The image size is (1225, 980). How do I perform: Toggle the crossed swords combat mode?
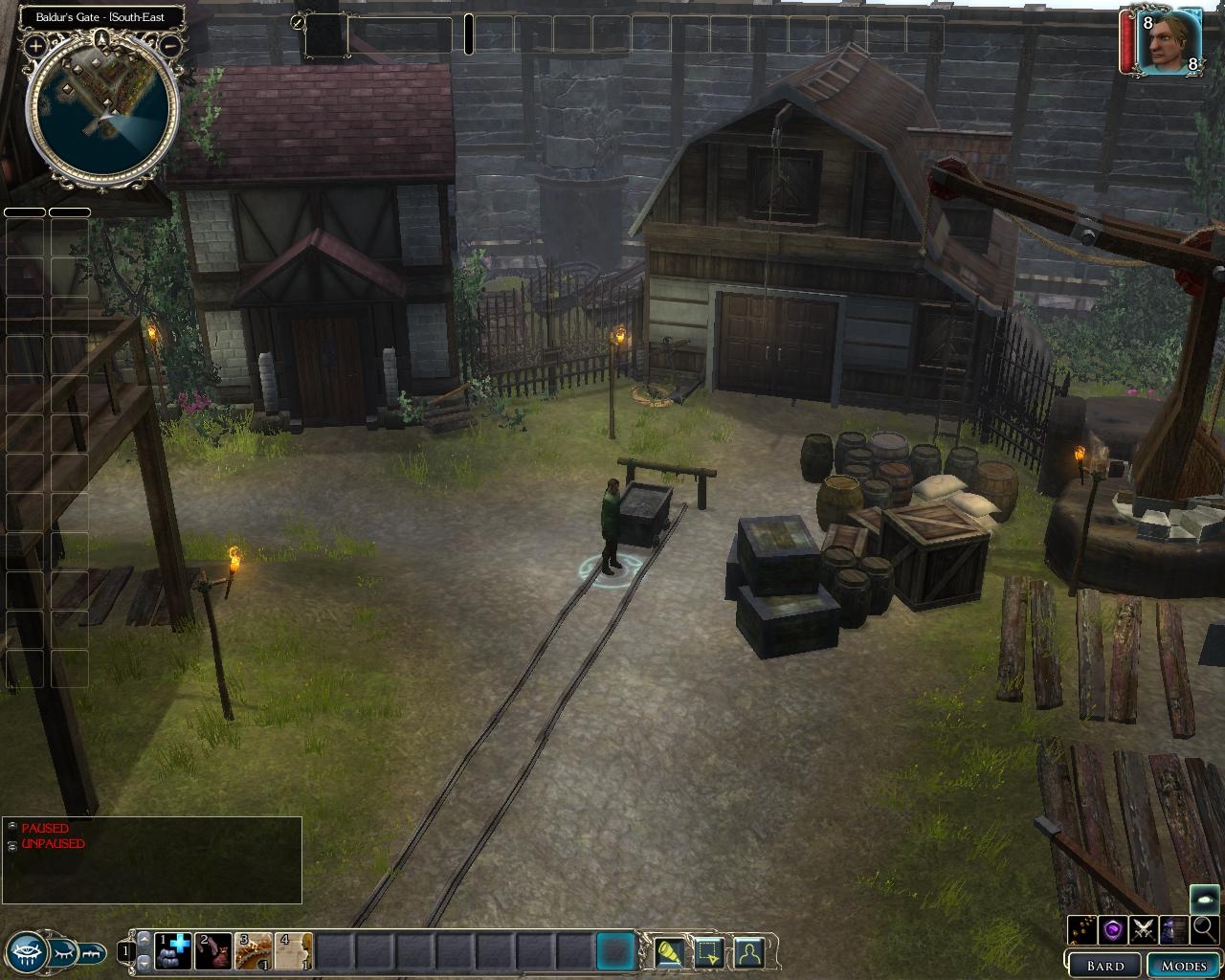pyautogui.click(x=1144, y=928)
